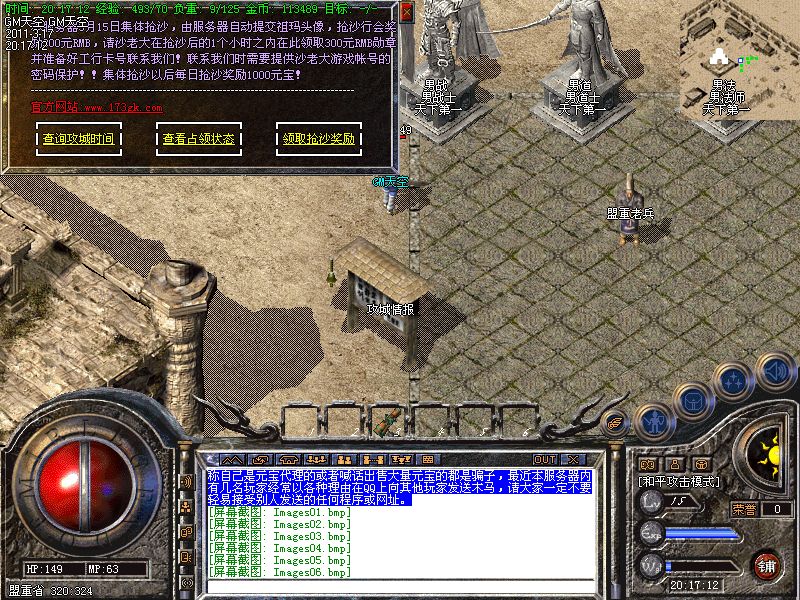Image resolution: width=800 pixels, height=600 pixels.
Task: Claim reward via 领取抢沙奖励 button
Action: (318, 139)
